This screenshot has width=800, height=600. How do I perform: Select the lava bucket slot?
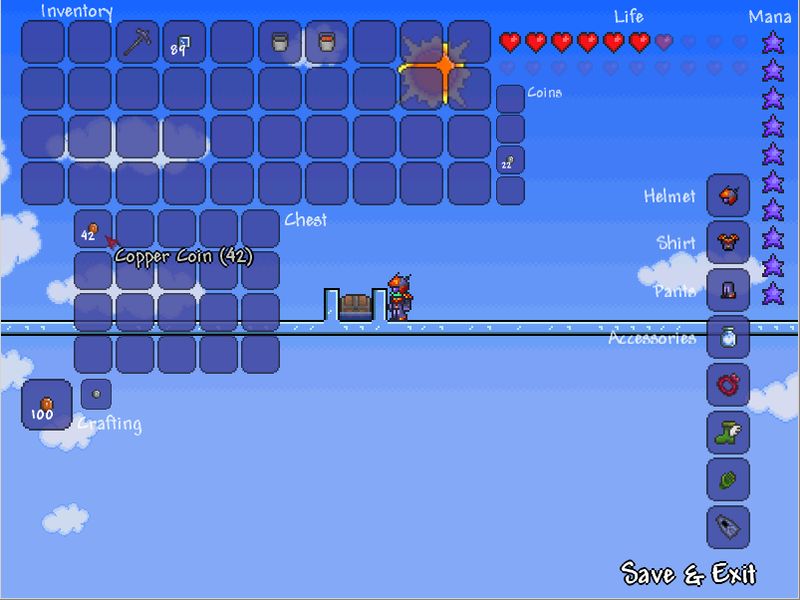coord(327,43)
